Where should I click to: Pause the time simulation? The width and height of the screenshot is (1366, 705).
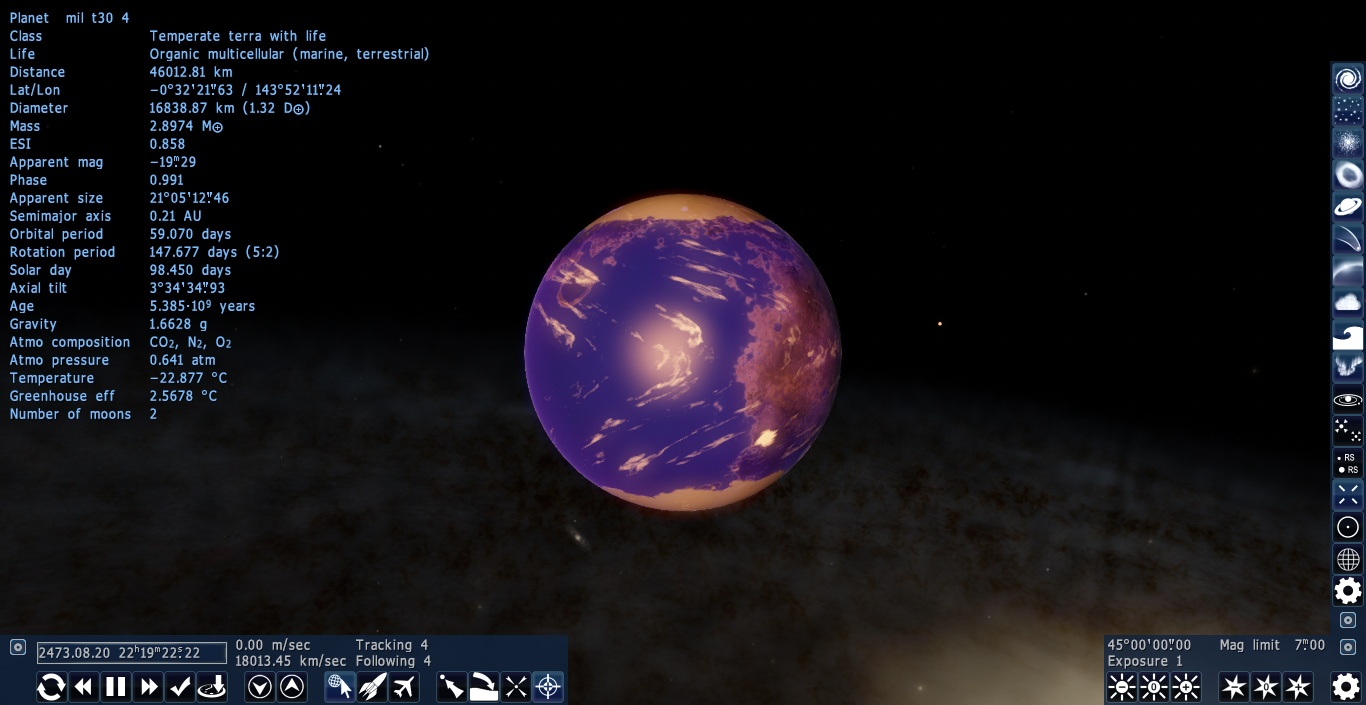pos(116,687)
